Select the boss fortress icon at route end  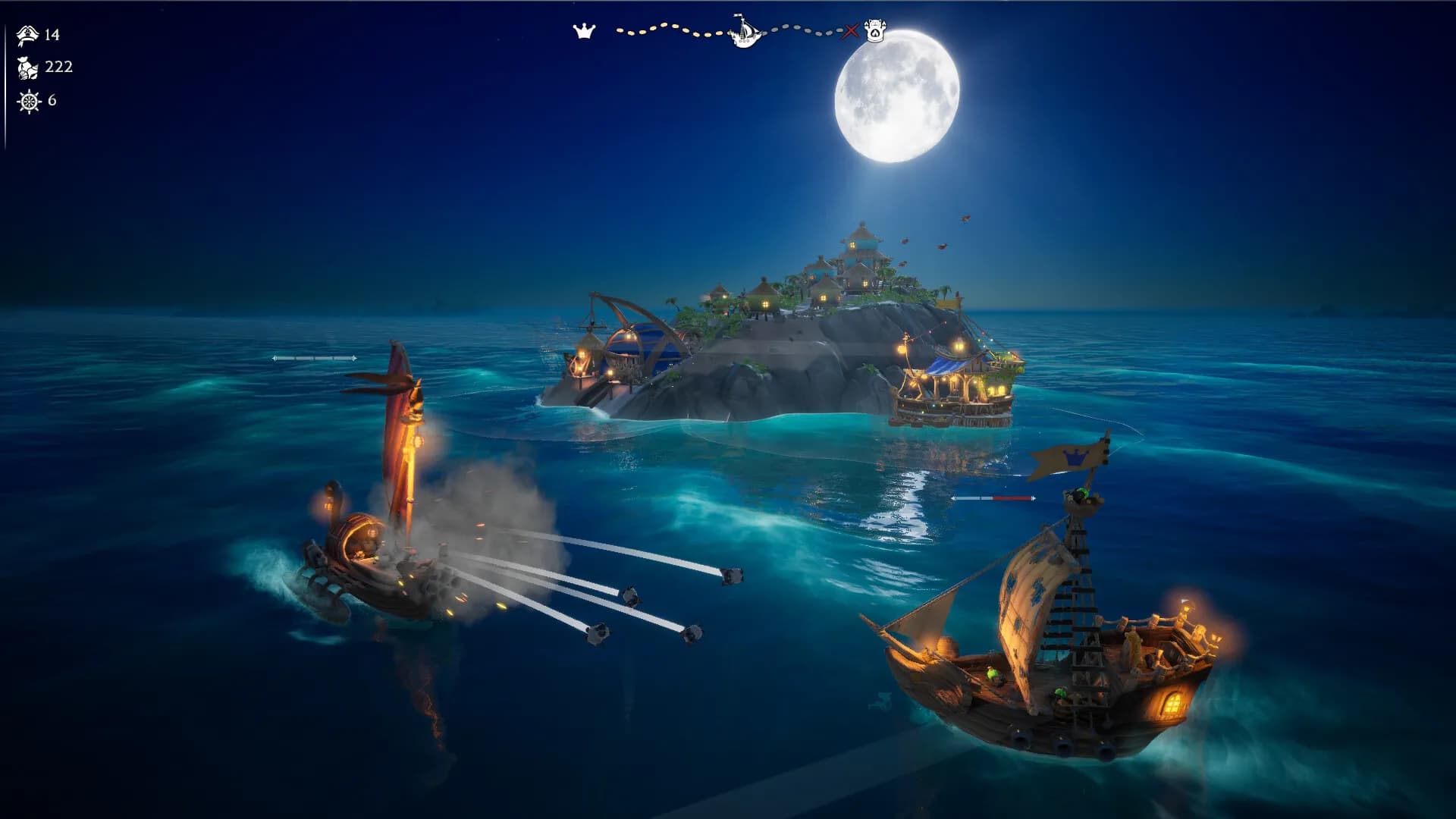click(875, 32)
